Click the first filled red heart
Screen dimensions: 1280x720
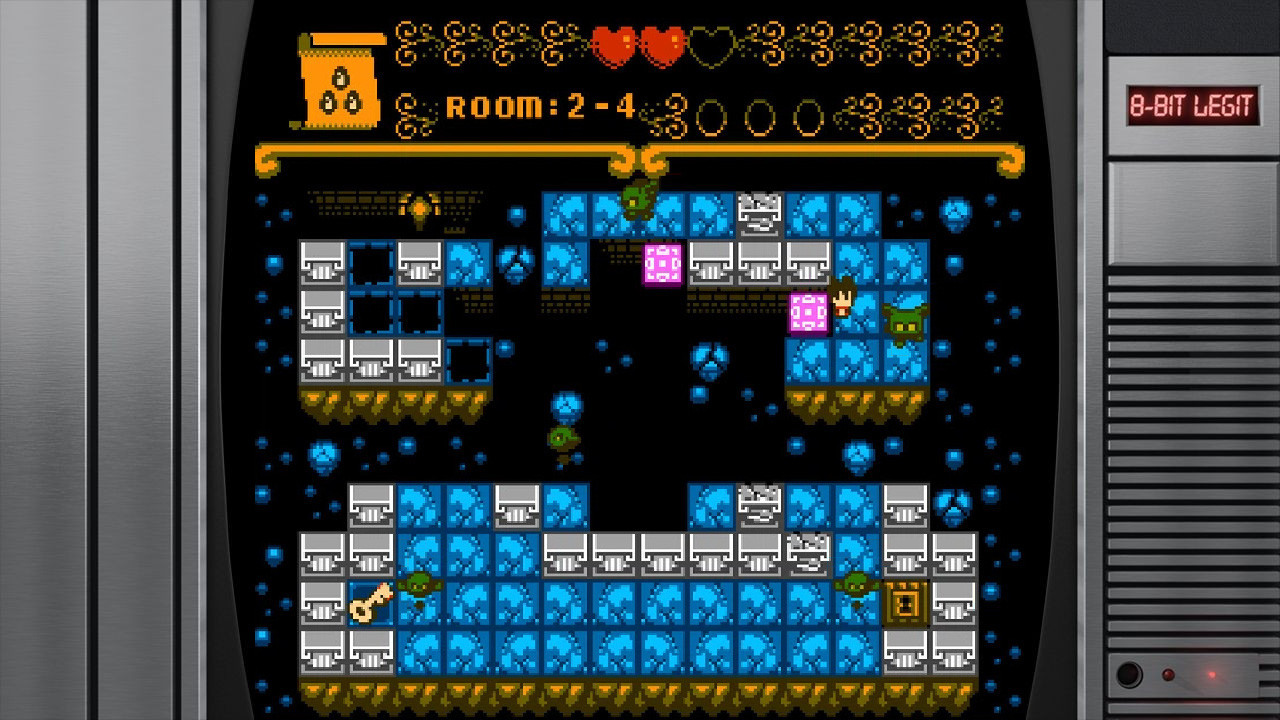pyautogui.click(x=613, y=42)
